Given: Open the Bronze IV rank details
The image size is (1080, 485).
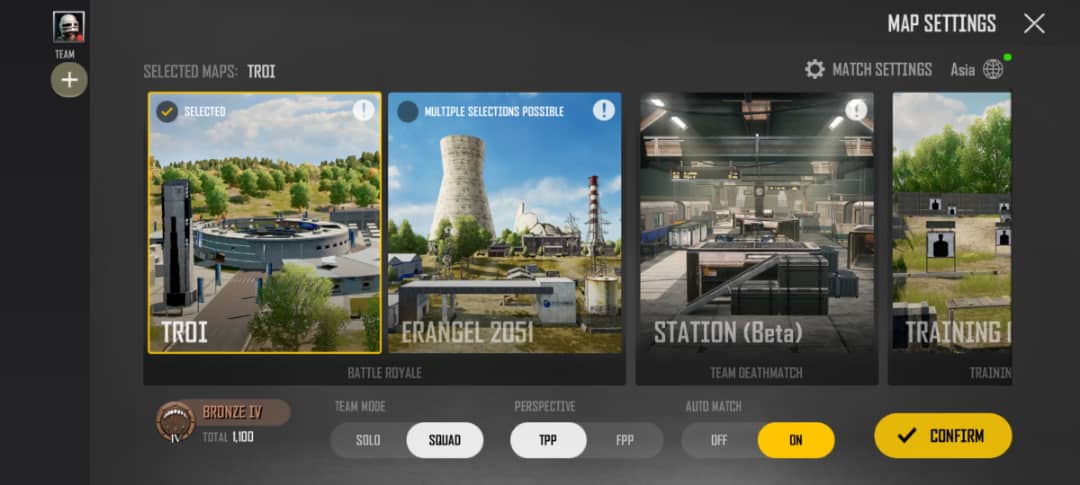Looking at the screenshot, I should tap(222, 422).
